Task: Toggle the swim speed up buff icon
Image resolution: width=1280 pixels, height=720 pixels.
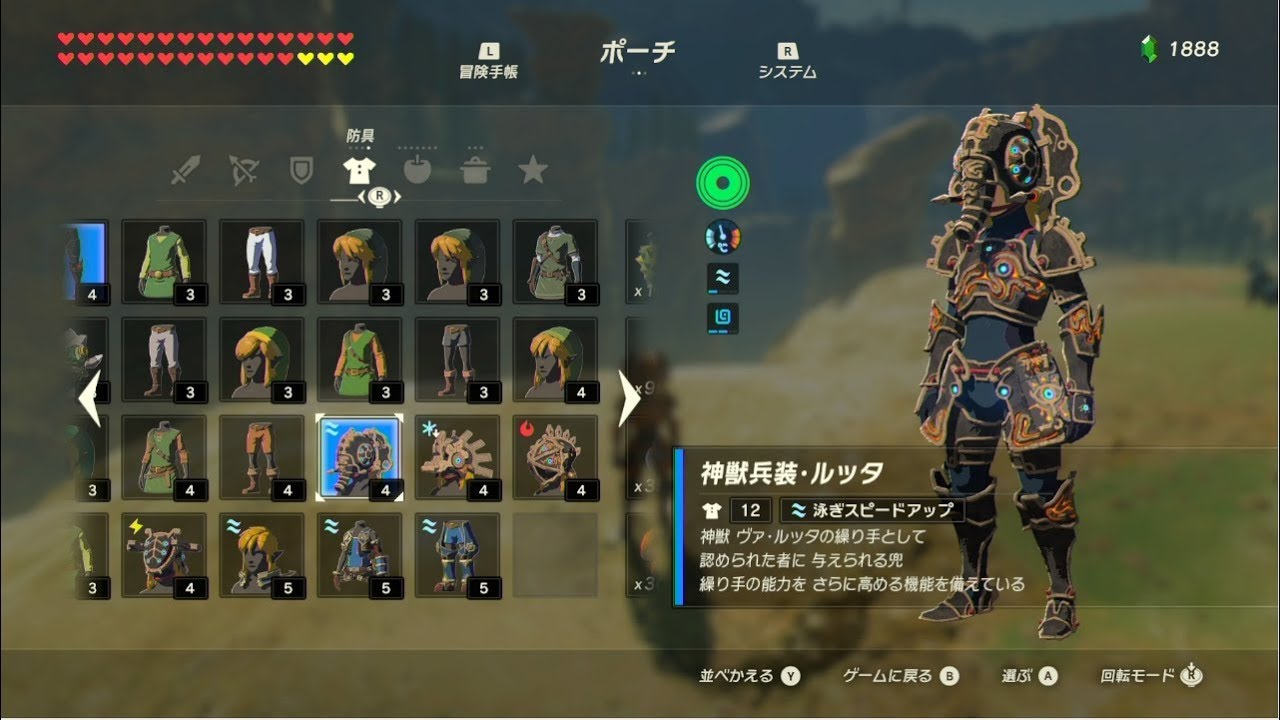Action: tap(723, 277)
